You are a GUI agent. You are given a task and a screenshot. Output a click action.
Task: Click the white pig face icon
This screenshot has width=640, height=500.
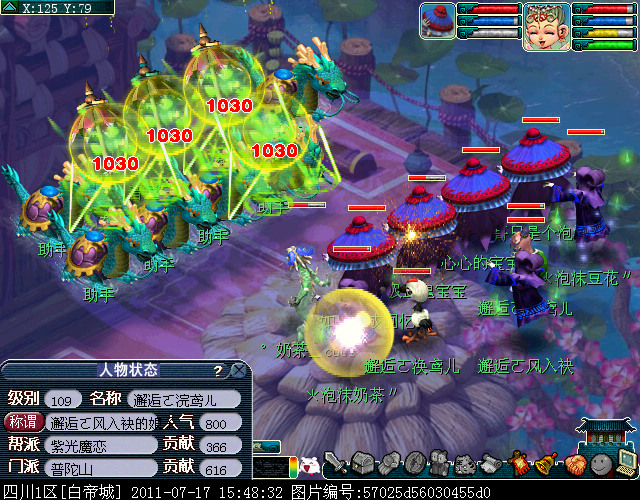[310, 465]
